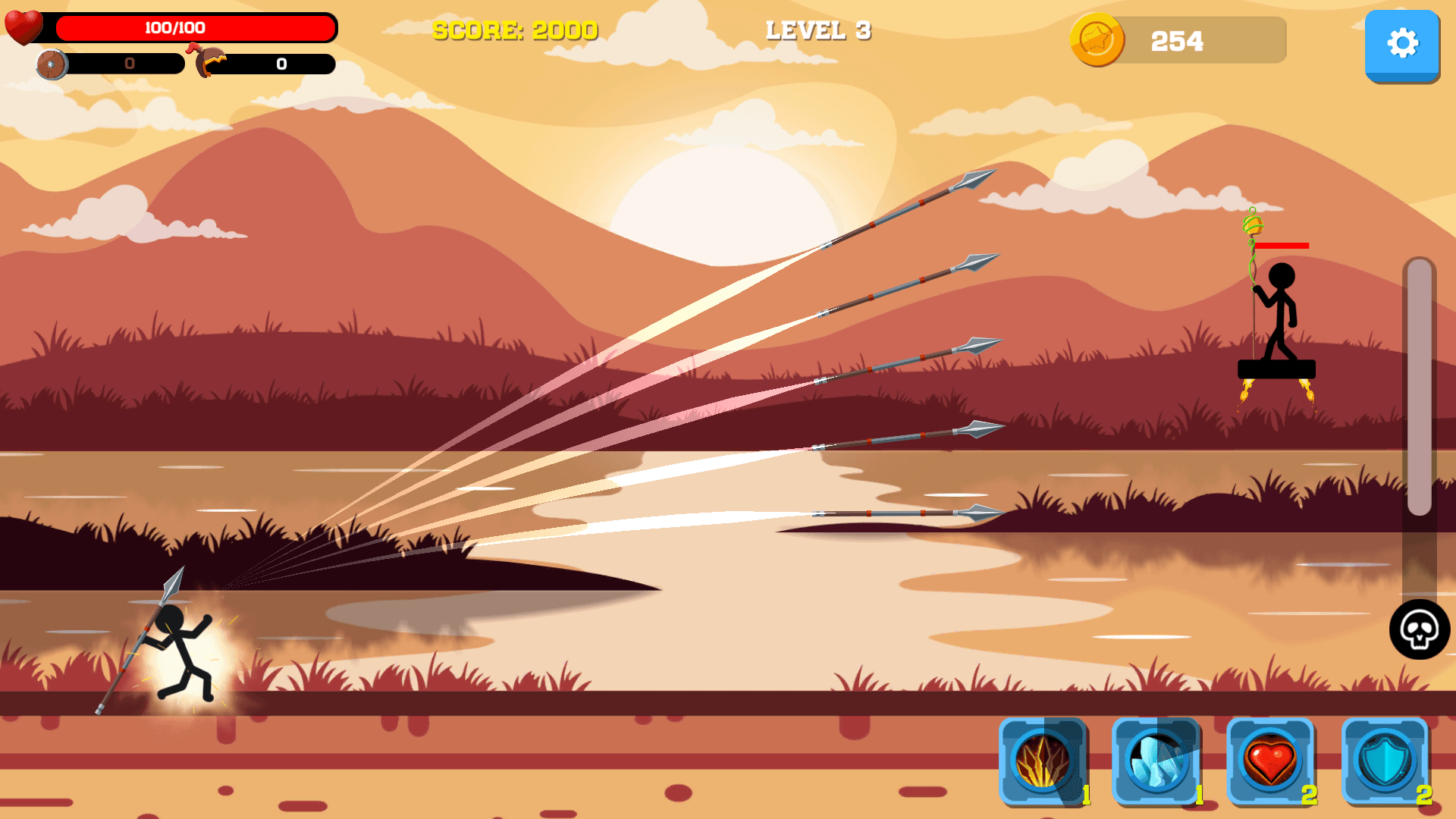Open the settings gear menu
The image size is (1456, 819).
pyautogui.click(x=1402, y=45)
